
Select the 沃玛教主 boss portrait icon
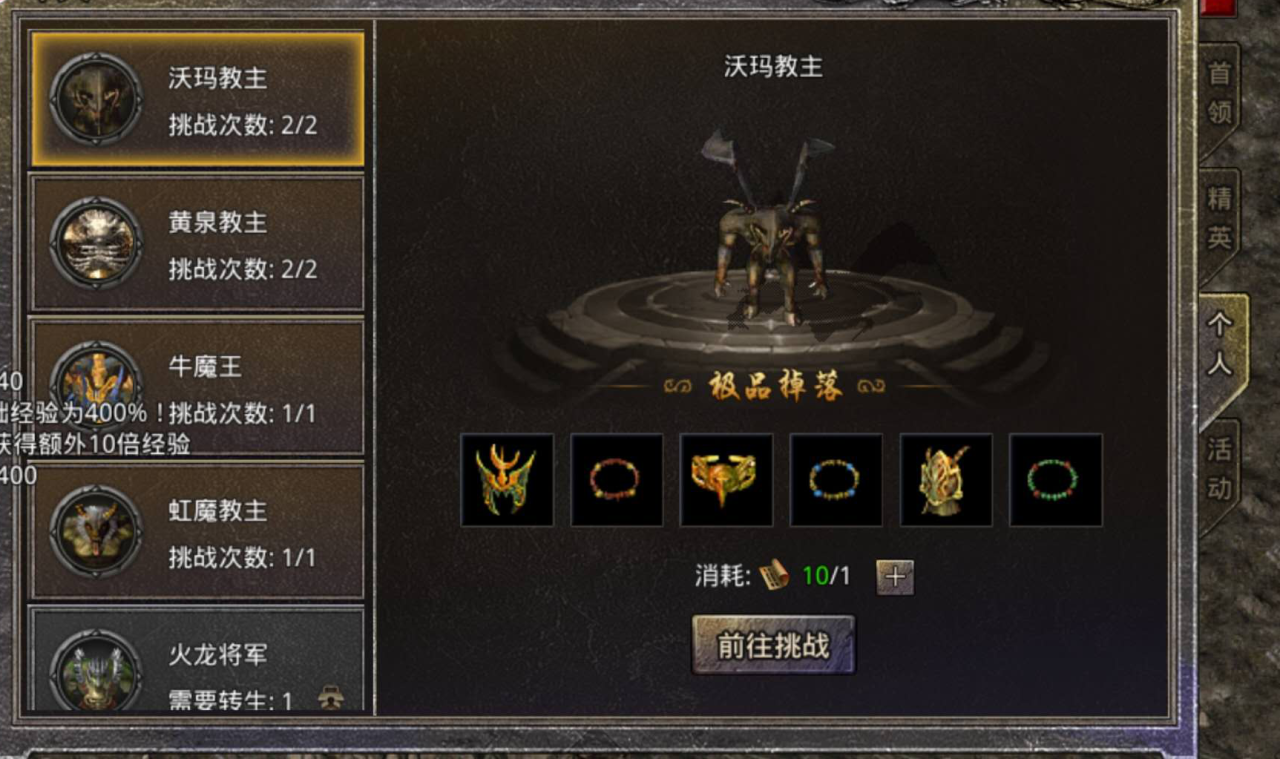tap(95, 97)
